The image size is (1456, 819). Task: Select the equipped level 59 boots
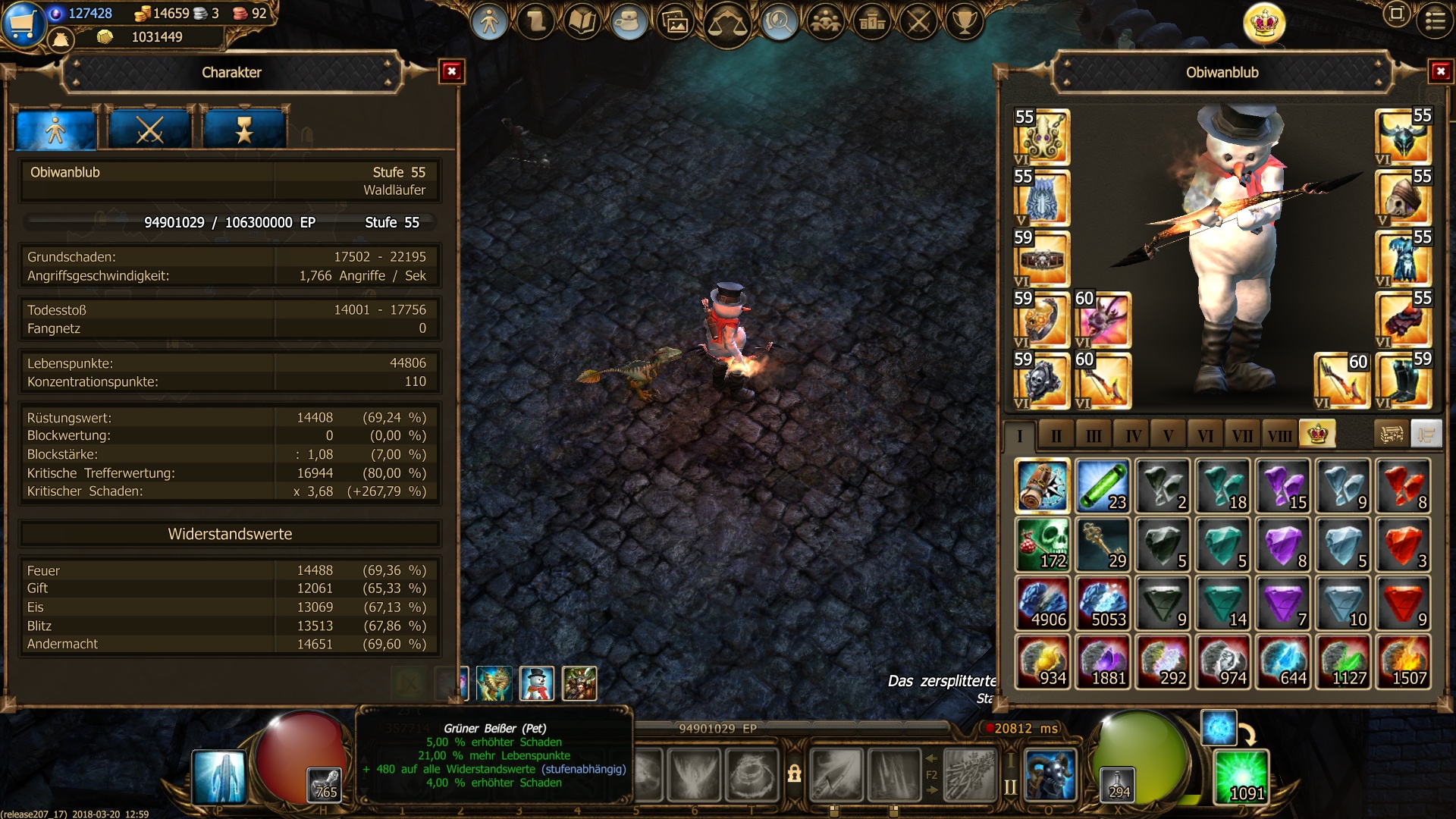pyautogui.click(x=1403, y=381)
